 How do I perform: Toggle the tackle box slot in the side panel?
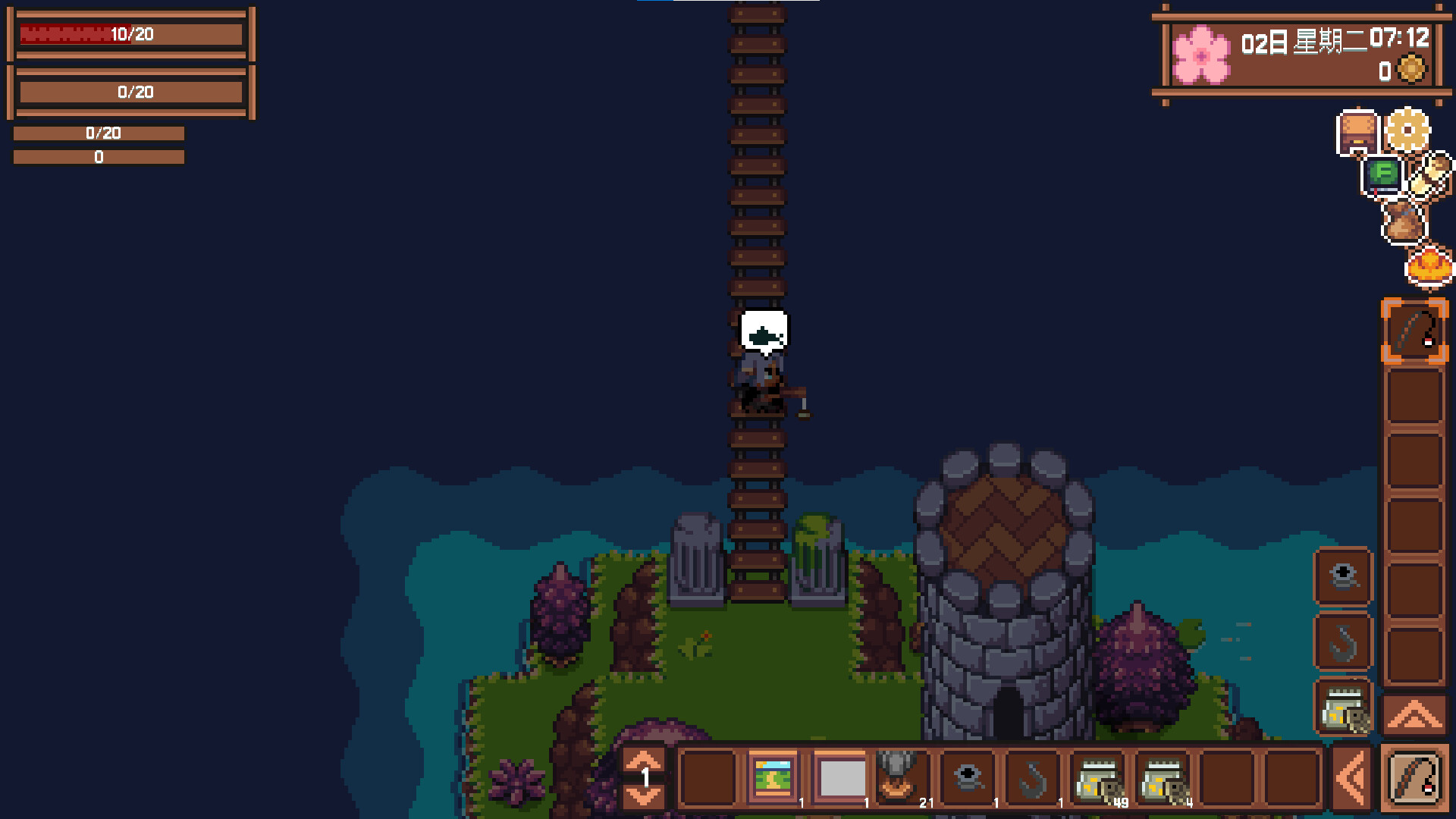pos(1343,709)
